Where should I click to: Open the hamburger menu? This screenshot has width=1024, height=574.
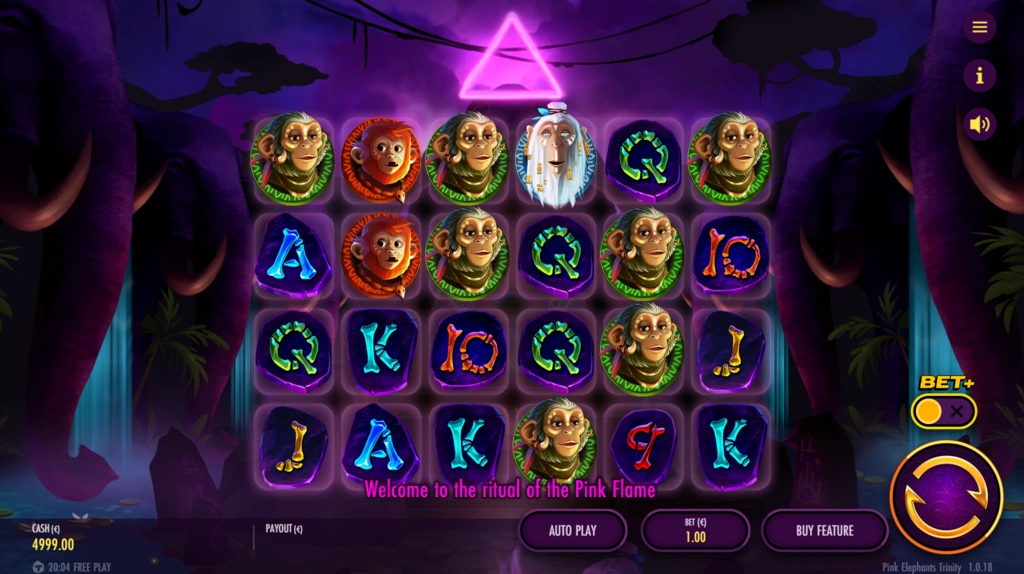tap(980, 27)
